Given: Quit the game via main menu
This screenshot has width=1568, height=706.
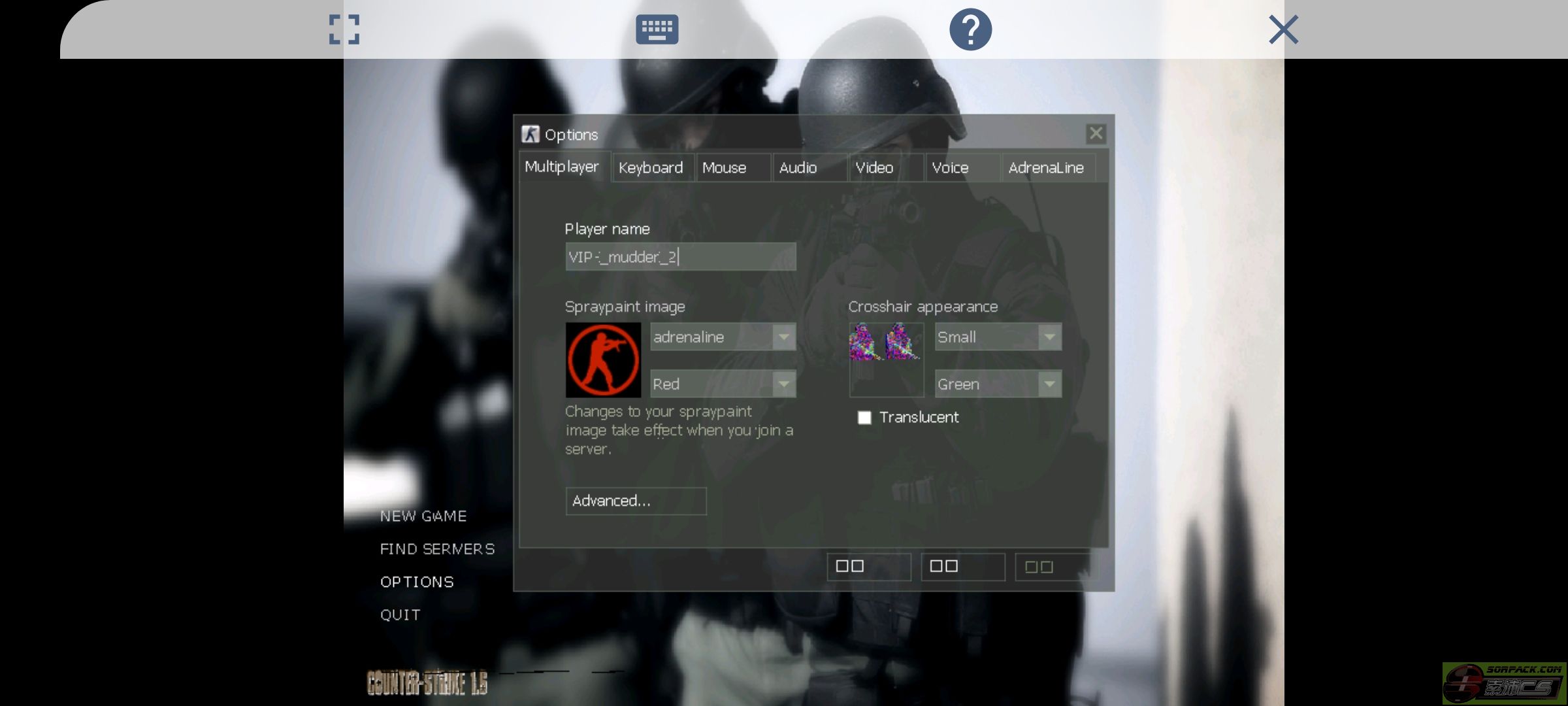Looking at the screenshot, I should pos(400,615).
